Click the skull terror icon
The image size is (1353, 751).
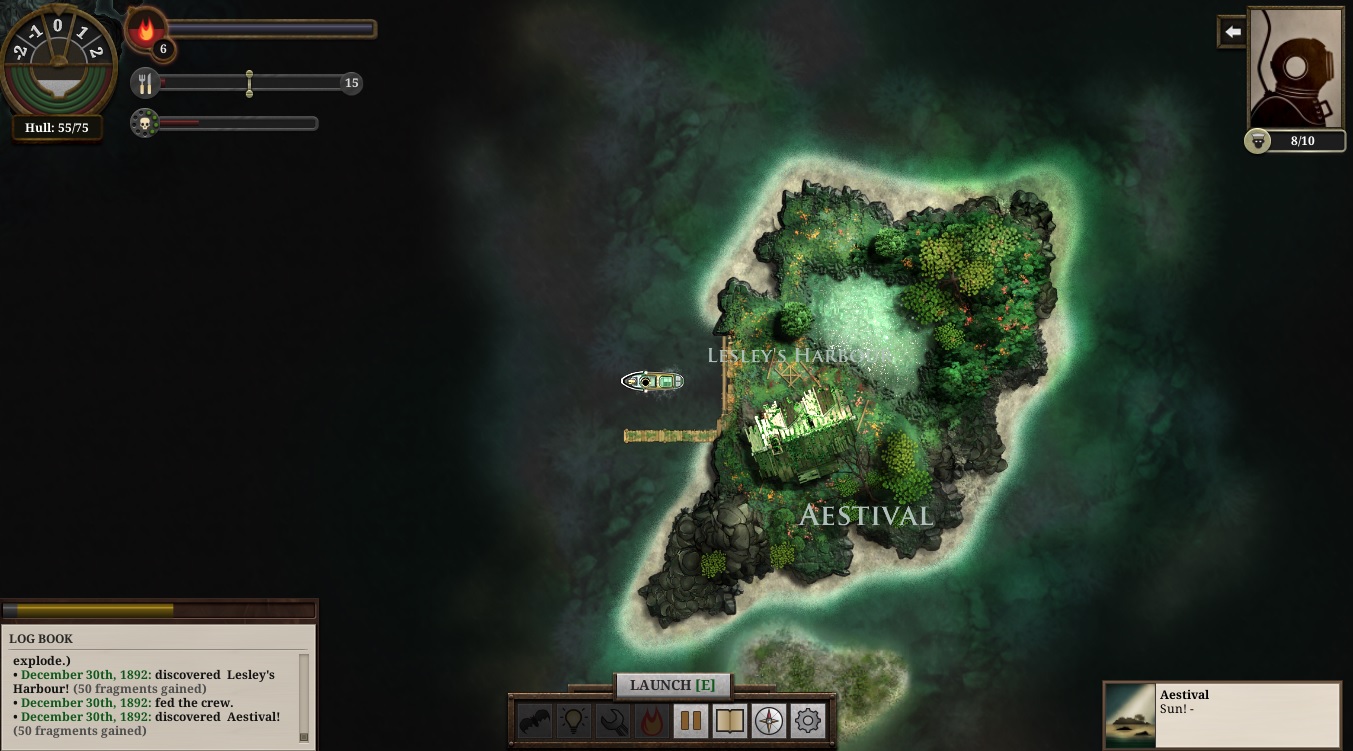click(145, 123)
